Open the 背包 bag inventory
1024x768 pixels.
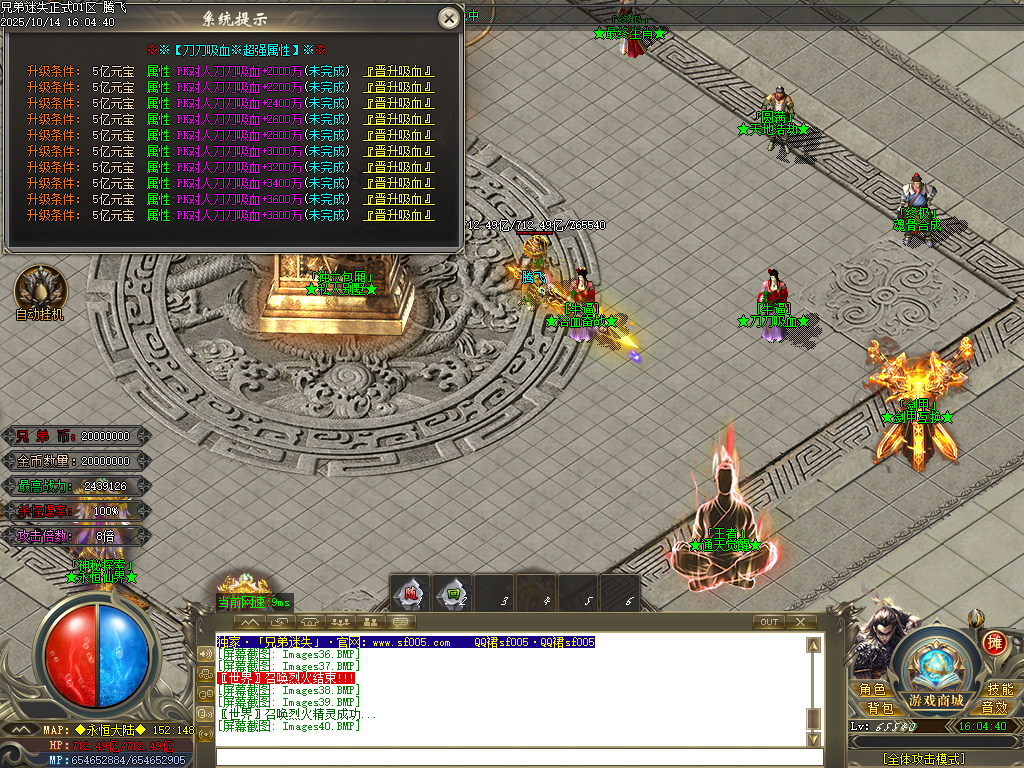[x=879, y=707]
